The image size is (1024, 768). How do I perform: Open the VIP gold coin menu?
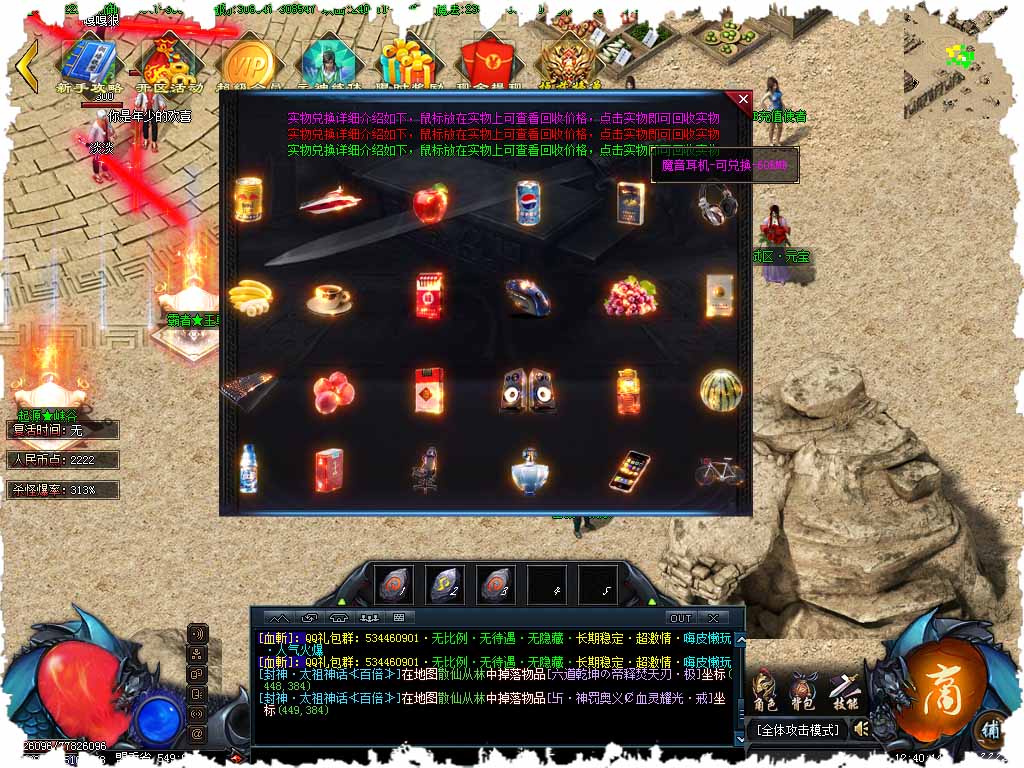pos(247,63)
